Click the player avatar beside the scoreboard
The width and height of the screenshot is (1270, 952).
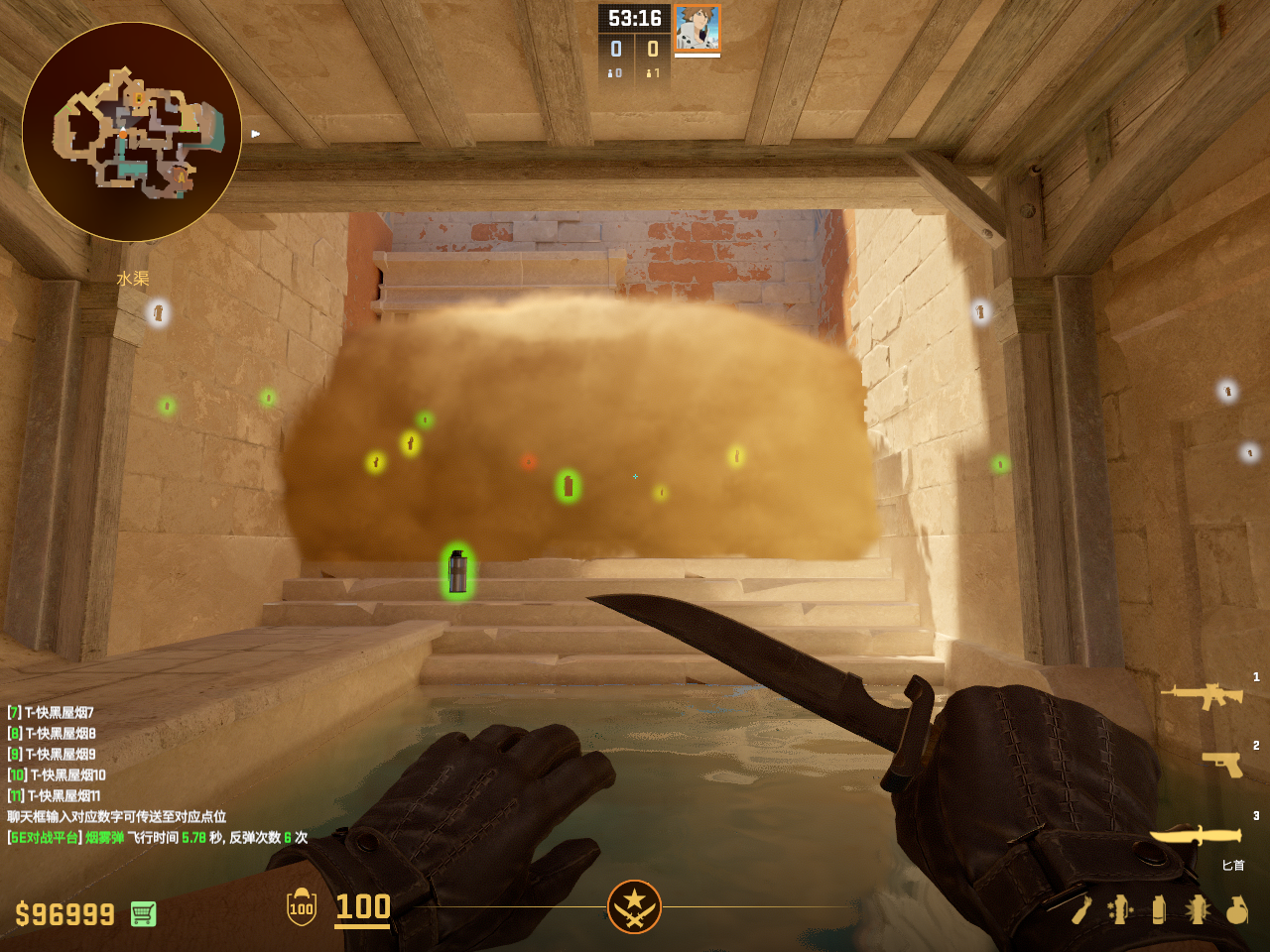(698, 28)
